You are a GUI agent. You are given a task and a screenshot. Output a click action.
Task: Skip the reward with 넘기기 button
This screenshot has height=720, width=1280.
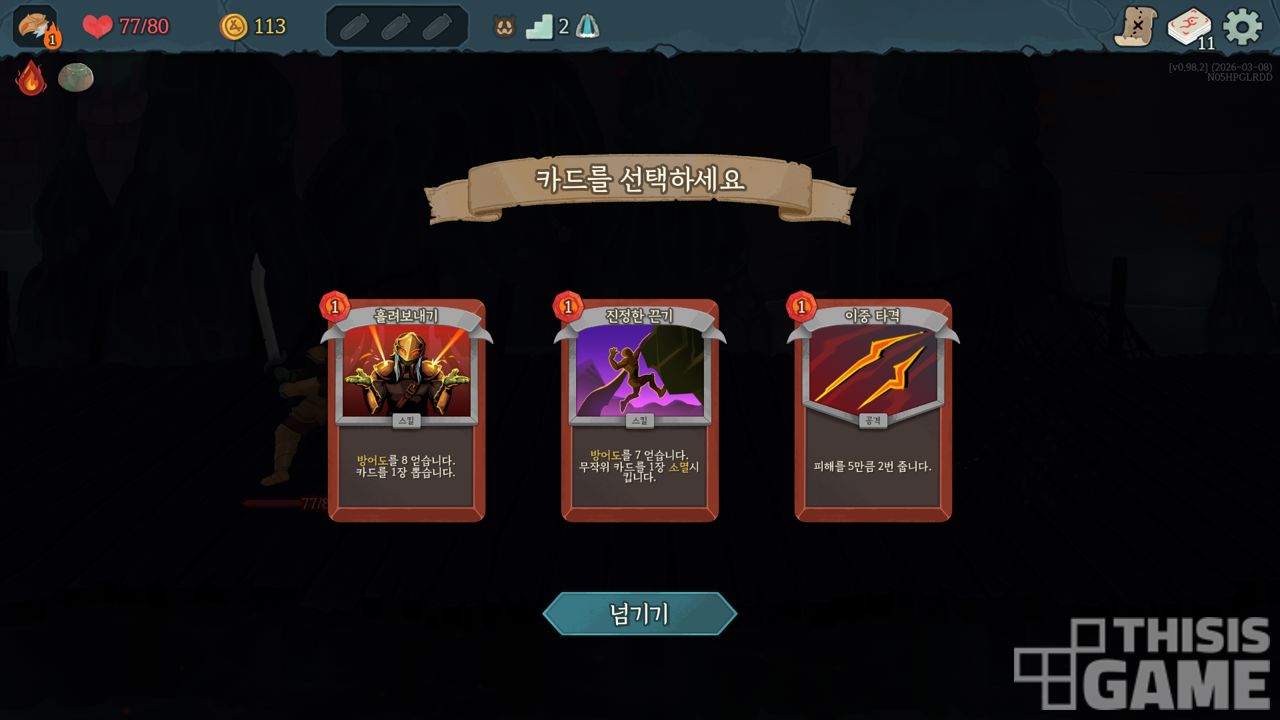pyautogui.click(x=640, y=613)
